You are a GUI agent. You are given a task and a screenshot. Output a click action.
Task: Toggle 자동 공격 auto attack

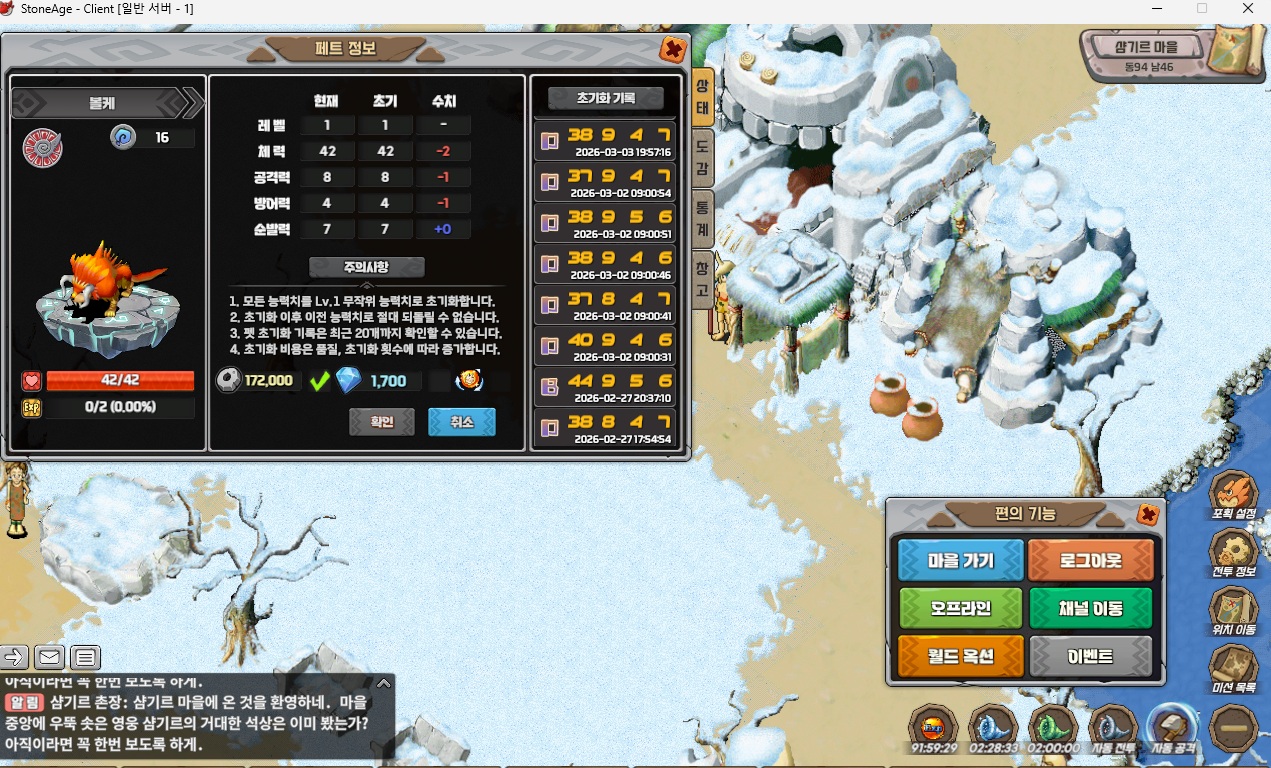pos(1174,729)
